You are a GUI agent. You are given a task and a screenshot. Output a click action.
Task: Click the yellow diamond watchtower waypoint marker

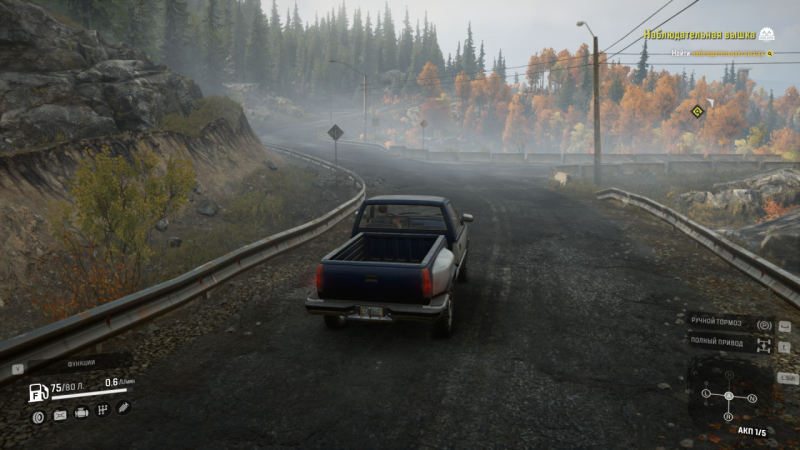click(x=698, y=111)
